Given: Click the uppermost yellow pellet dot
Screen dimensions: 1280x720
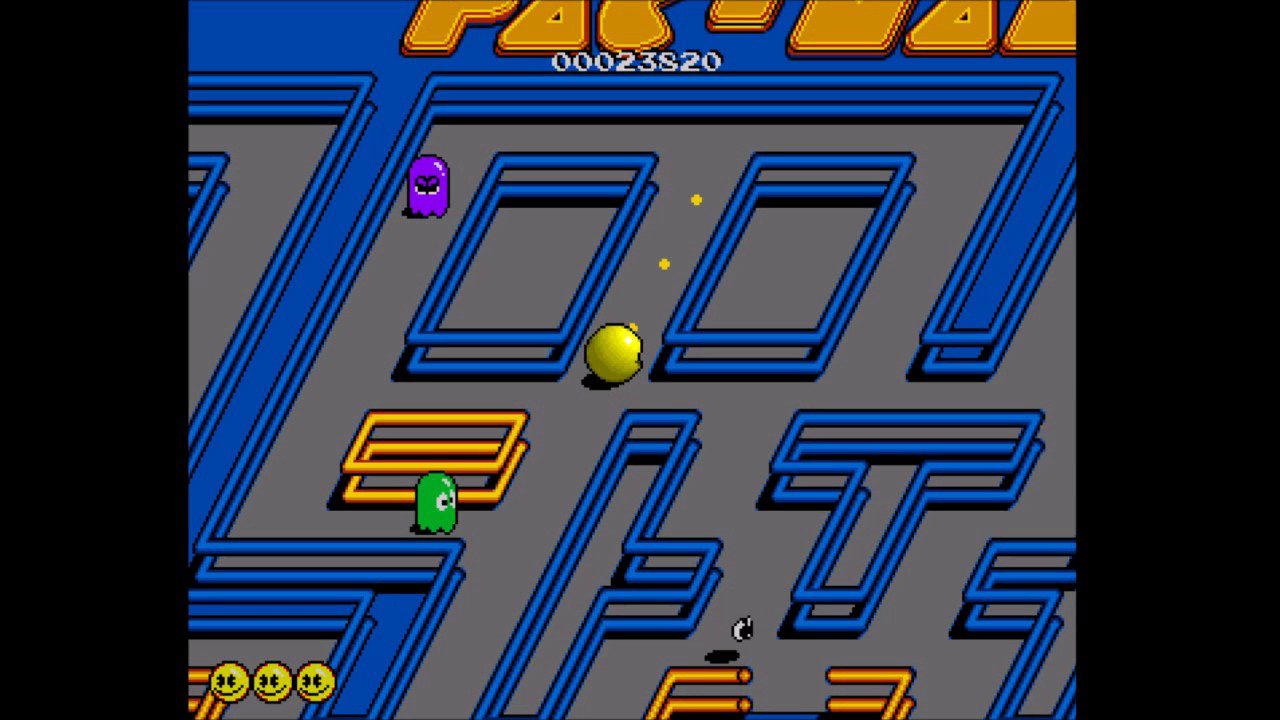Looking at the screenshot, I should pyautogui.click(x=696, y=199).
